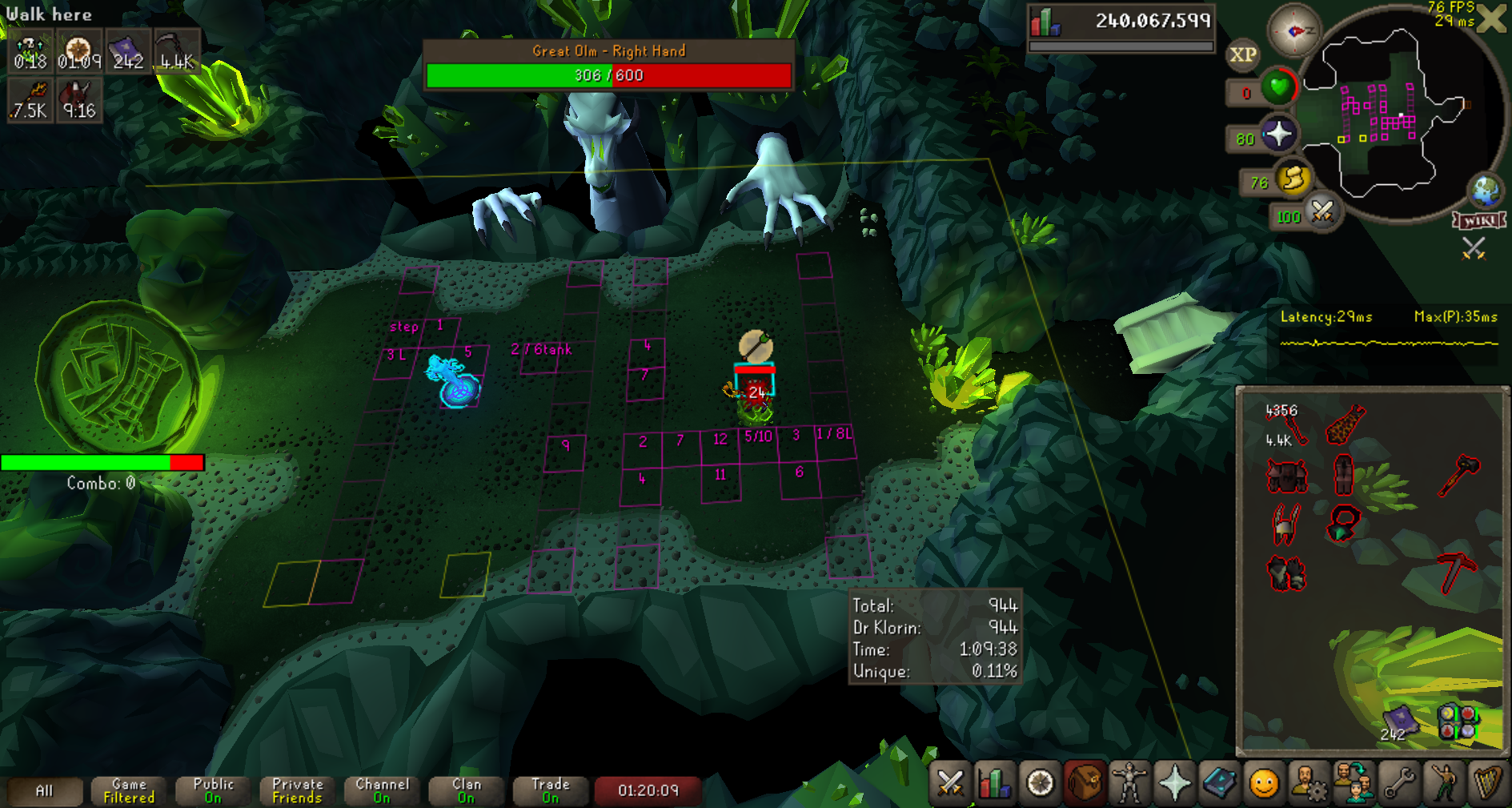Screen dimensions: 1512x808
Task: Open the Worn Equipment tab
Action: pos(1129,782)
